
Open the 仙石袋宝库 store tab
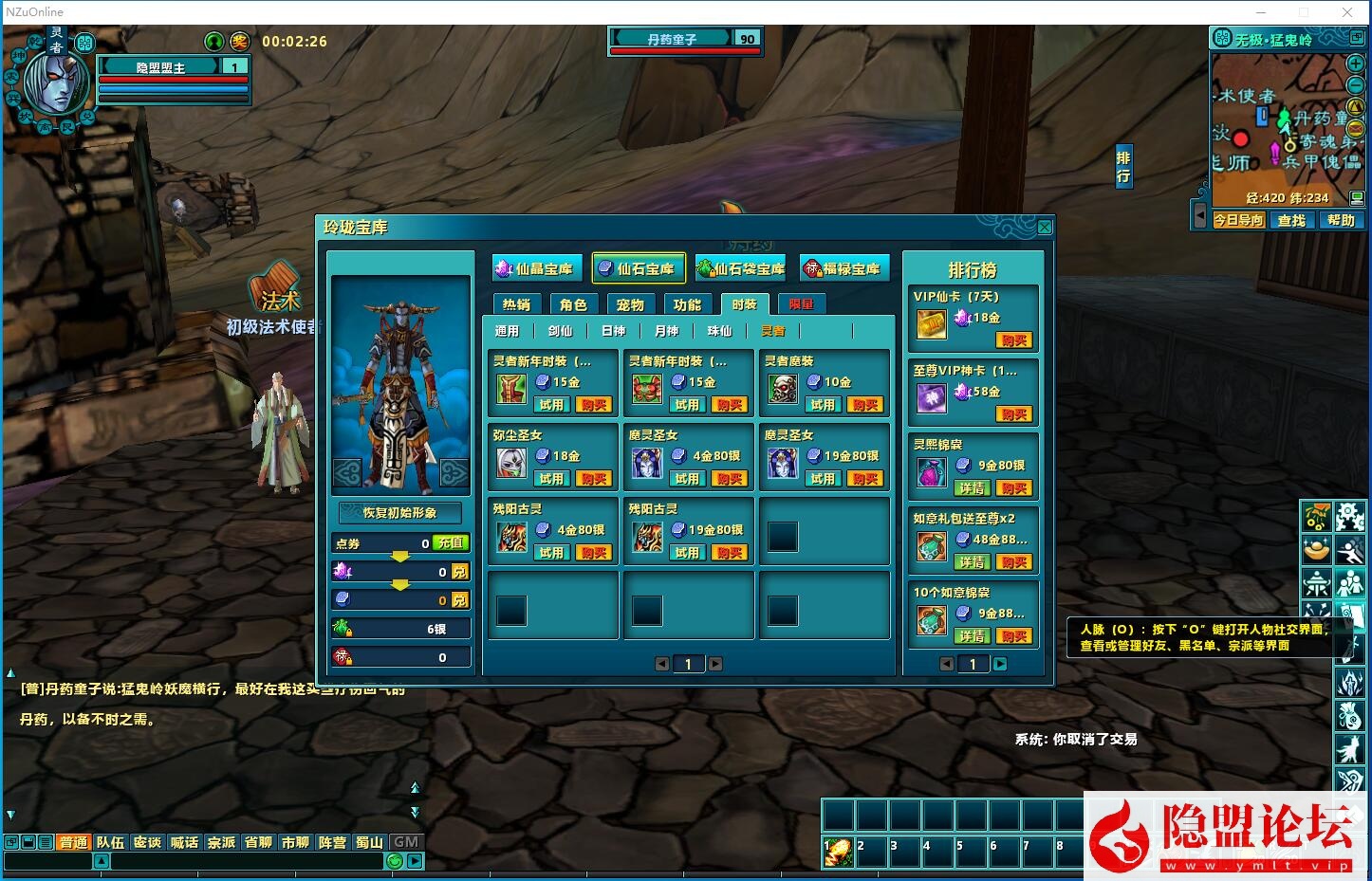(741, 269)
